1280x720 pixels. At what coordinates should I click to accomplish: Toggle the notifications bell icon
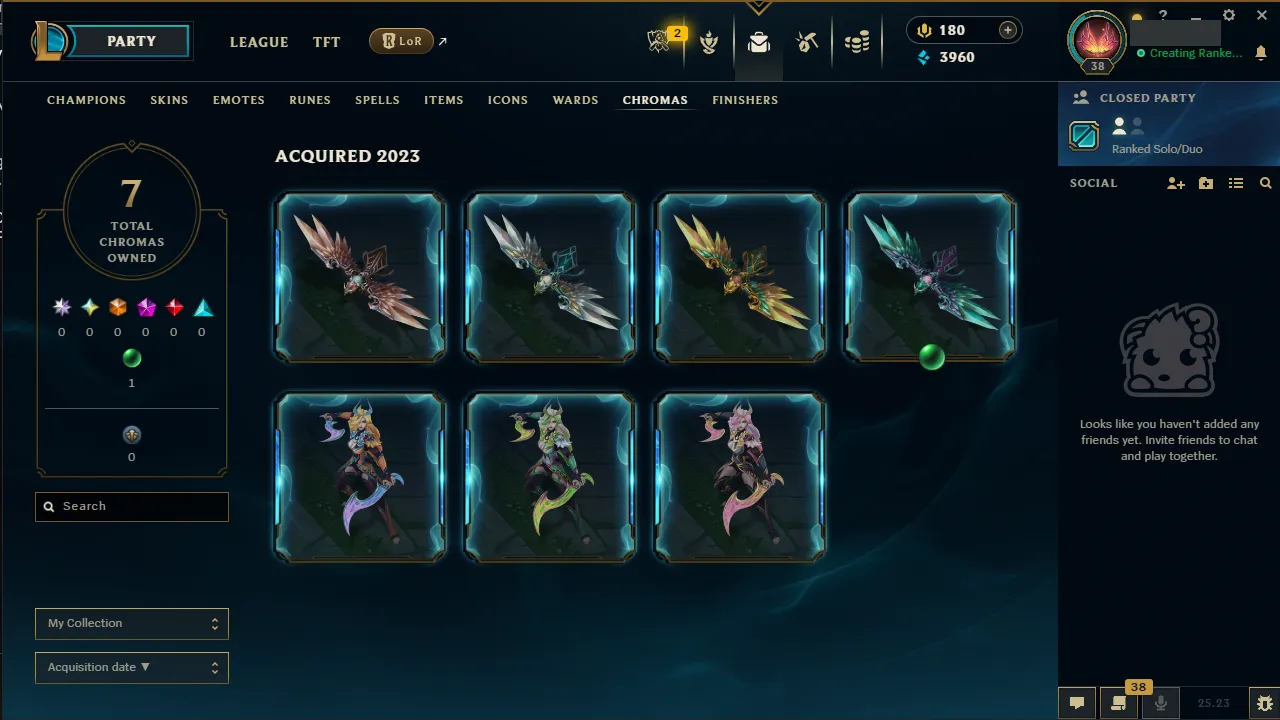pos(1261,52)
